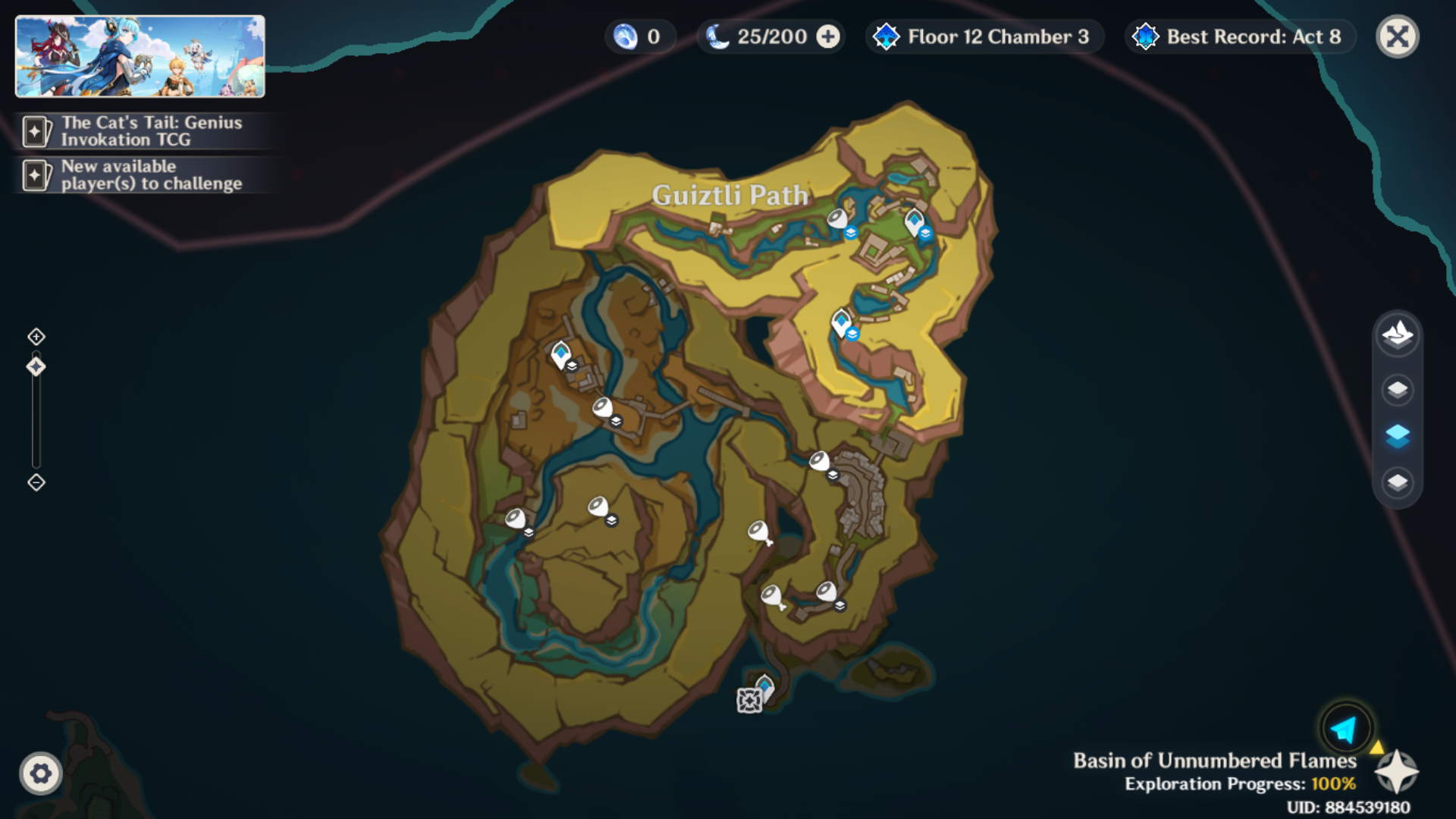Image resolution: width=1456 pixels, height=819 pixels.
Task: Open the Floor 12 Chamber 3 Spiral Abyss entry
Action: coord(984,36)
